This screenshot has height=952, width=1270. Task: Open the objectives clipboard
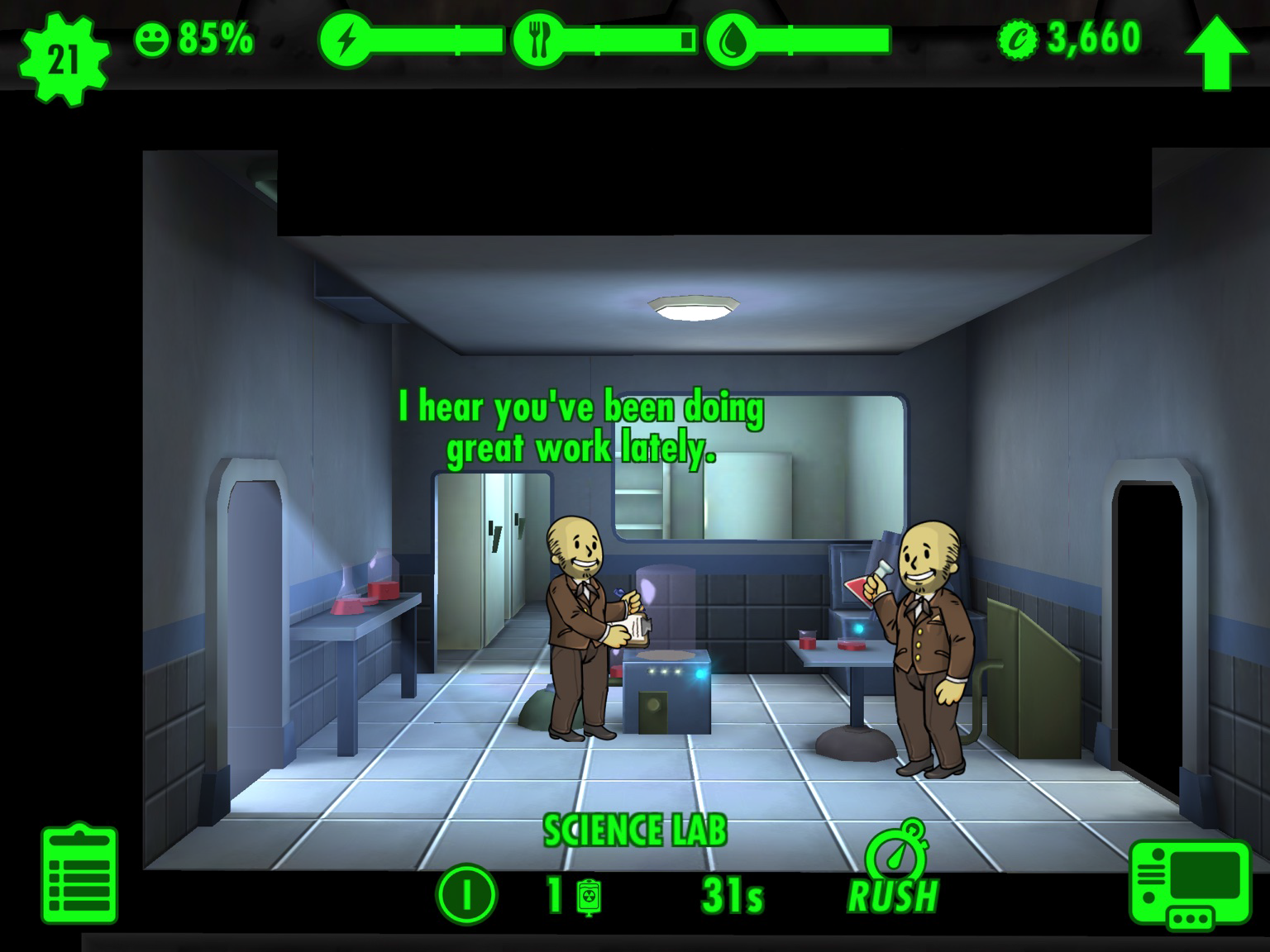tap(79, 874)
